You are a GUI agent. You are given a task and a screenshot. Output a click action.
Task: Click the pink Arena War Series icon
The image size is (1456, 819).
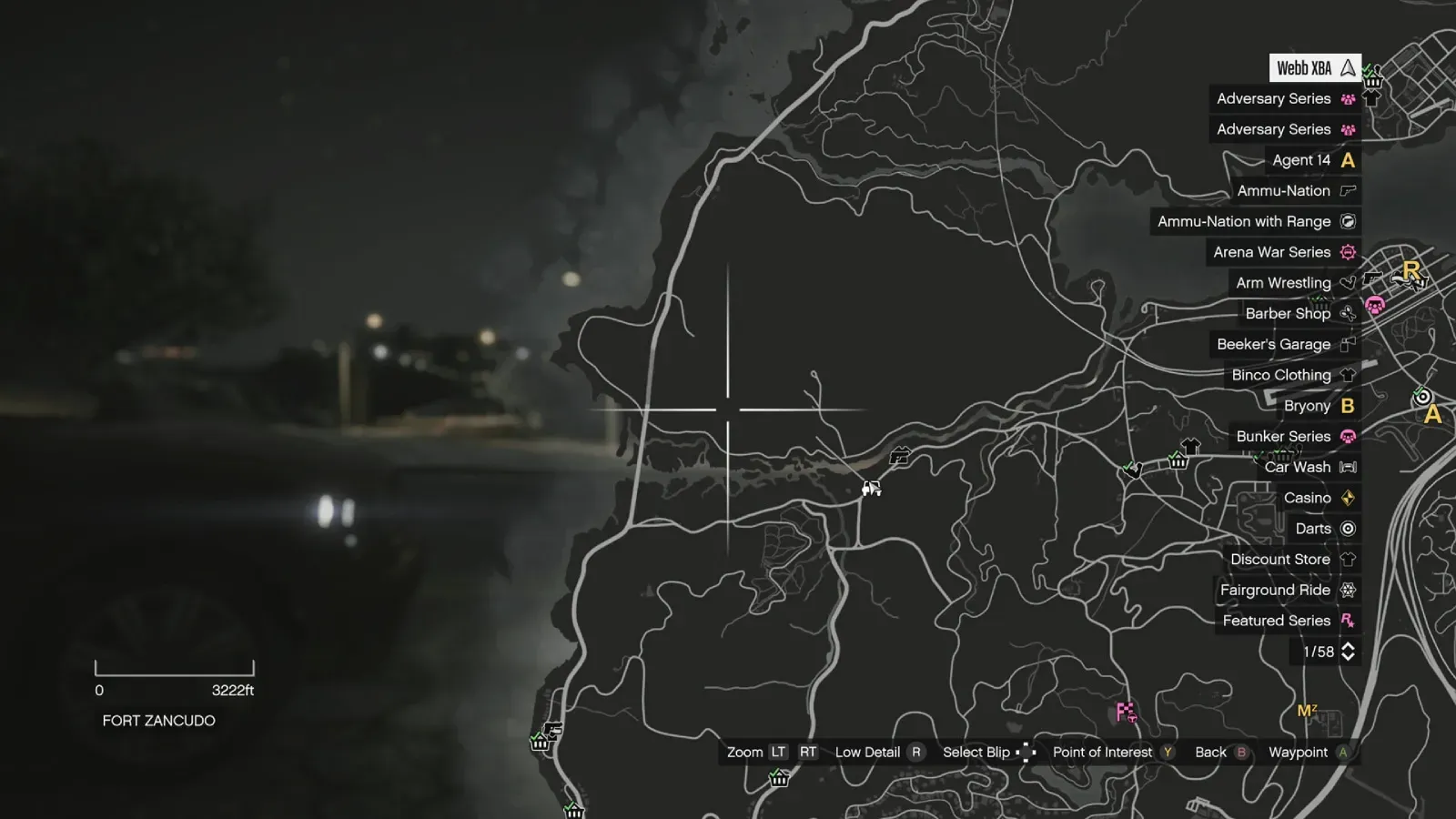tap(1346, 252)
